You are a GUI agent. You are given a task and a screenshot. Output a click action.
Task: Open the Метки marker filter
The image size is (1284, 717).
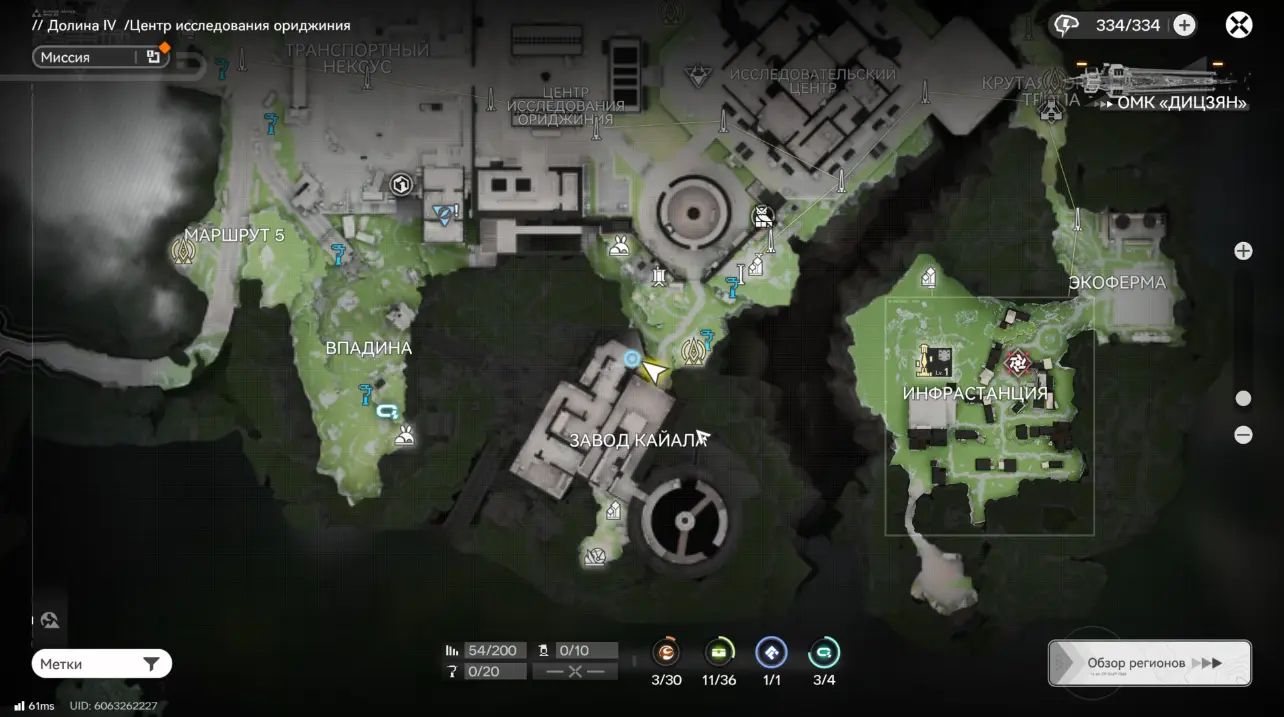(101, 664)
